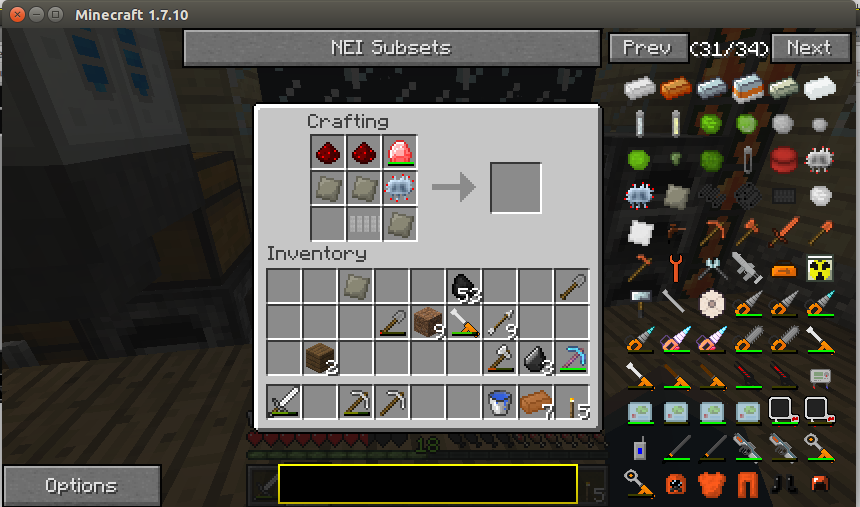The image size is (860, 507).
Task: Go to next NEI item page
Action: (809, 47)
